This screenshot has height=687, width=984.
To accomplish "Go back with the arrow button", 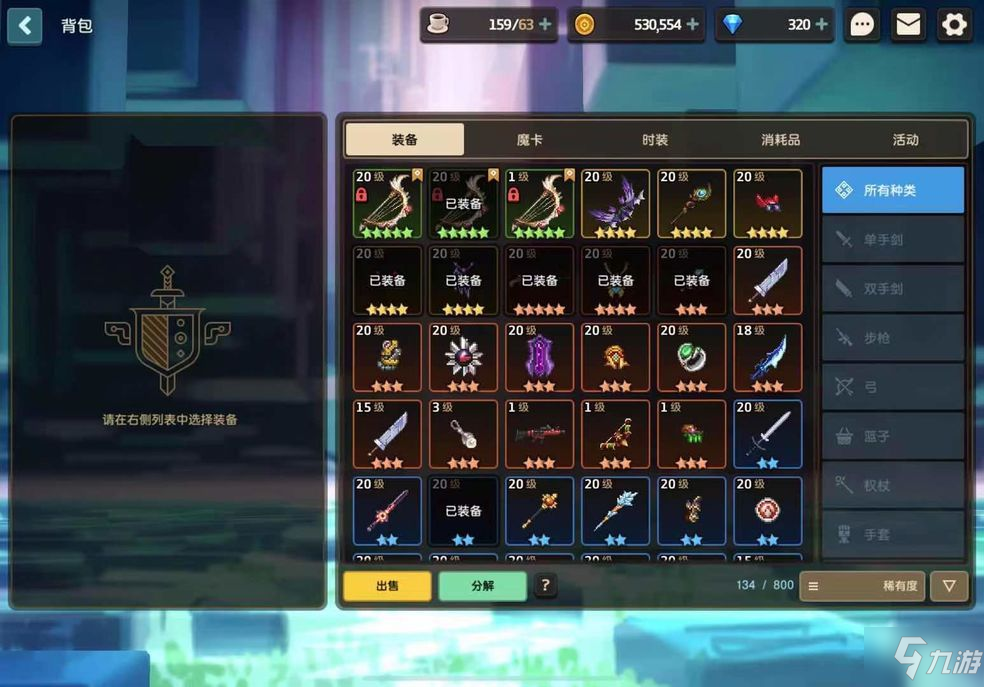I will click(25, 25).
